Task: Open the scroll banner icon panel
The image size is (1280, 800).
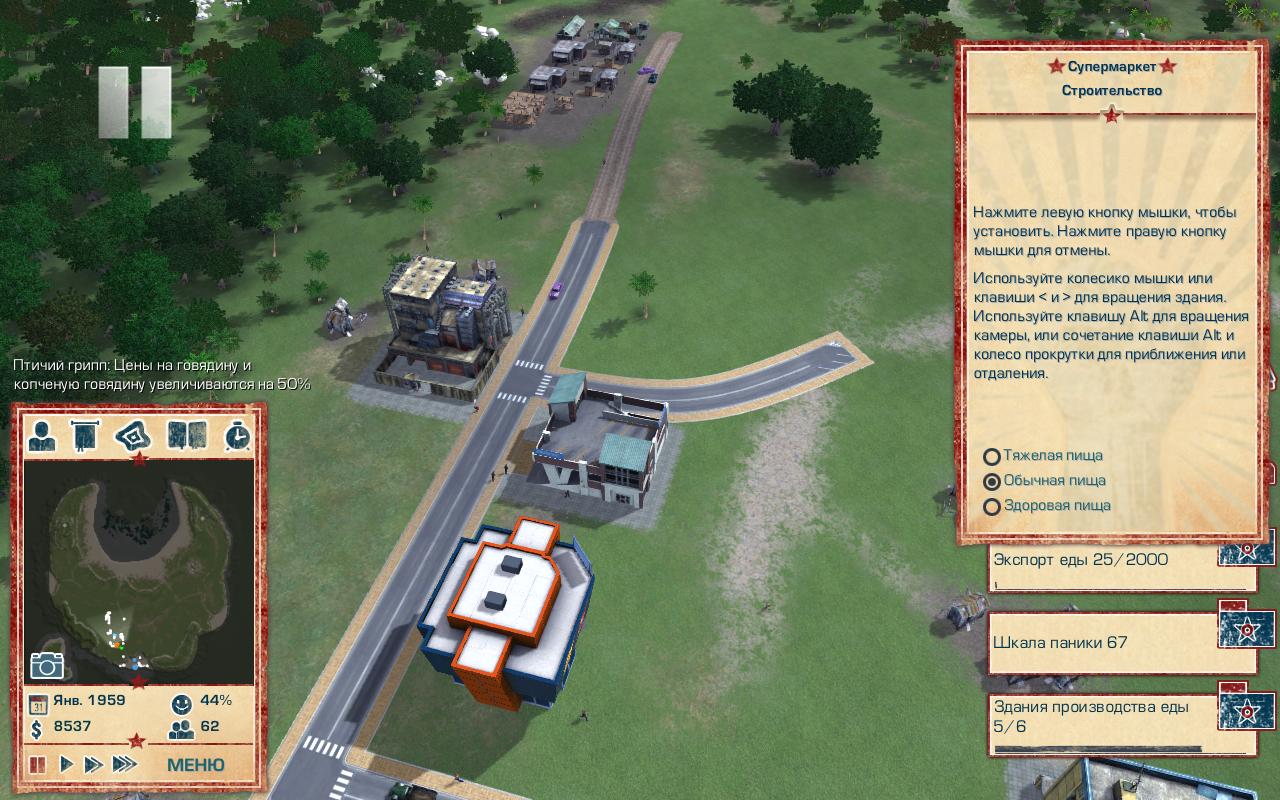Action: (86, 436)
